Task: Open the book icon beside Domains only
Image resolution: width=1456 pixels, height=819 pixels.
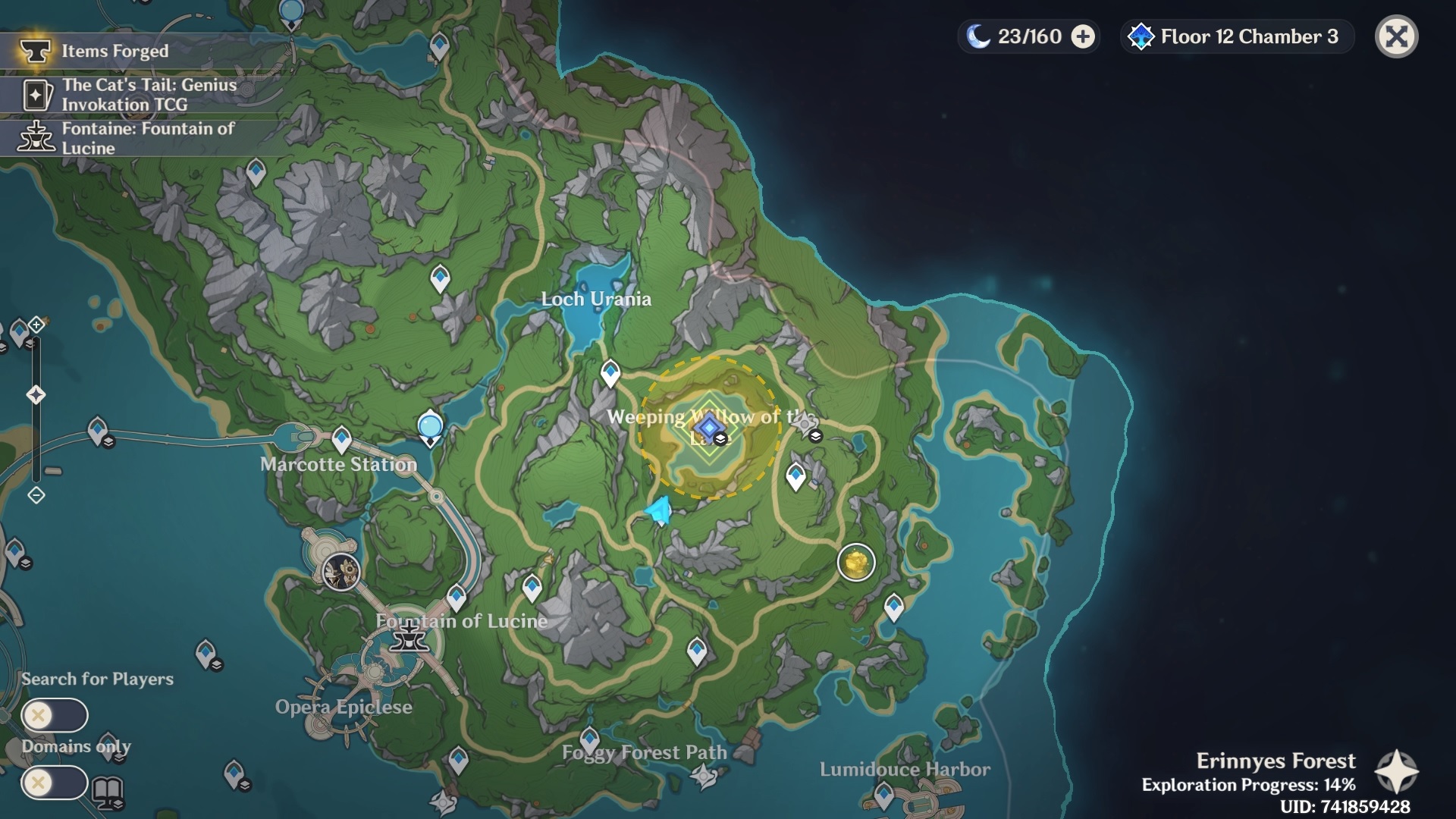Action: pyautogui.click(x=108, y=792)
